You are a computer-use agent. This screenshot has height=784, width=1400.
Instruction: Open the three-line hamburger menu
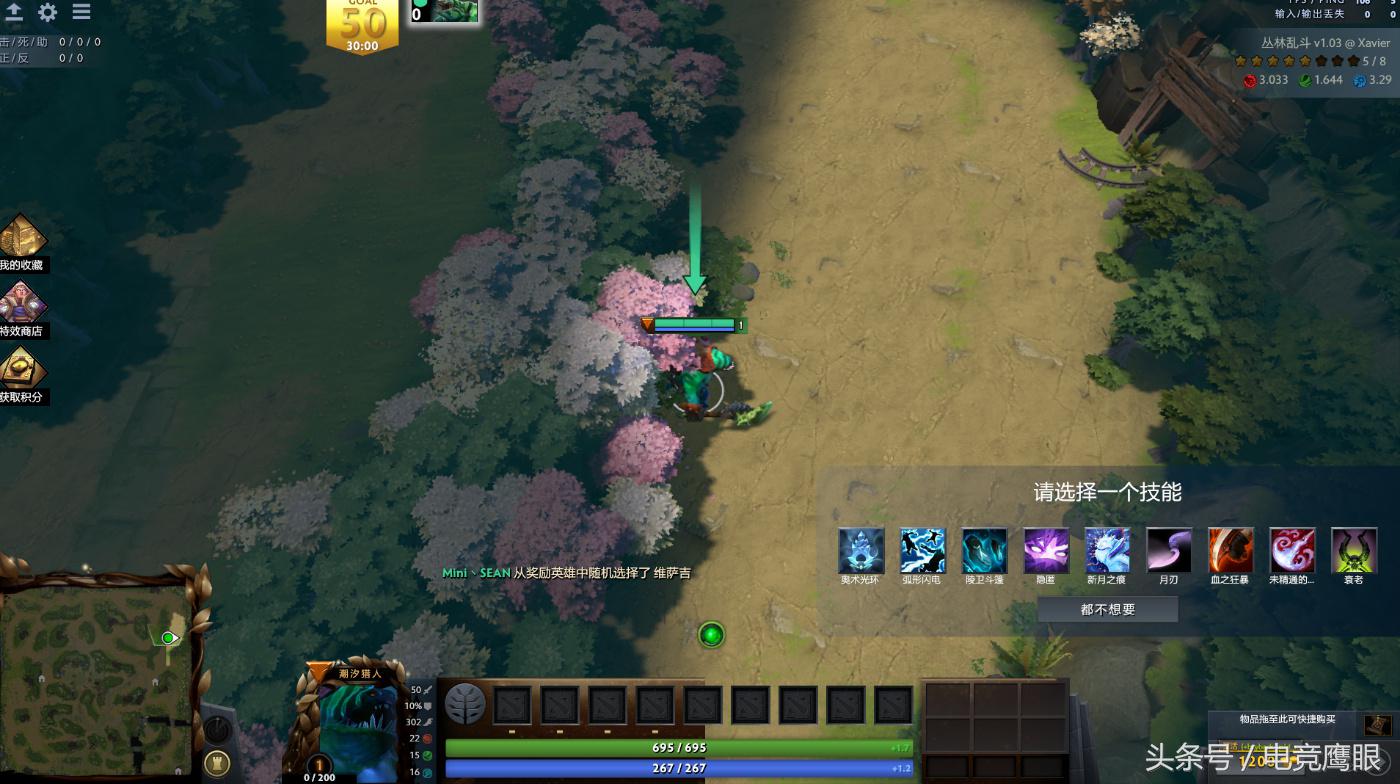coord(81,12)
